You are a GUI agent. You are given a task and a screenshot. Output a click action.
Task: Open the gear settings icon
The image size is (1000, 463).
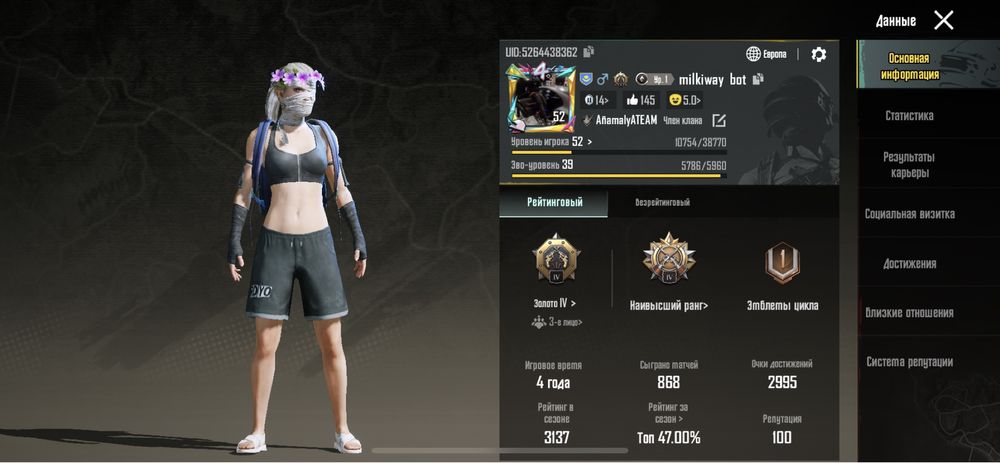[x=819, y=54]
